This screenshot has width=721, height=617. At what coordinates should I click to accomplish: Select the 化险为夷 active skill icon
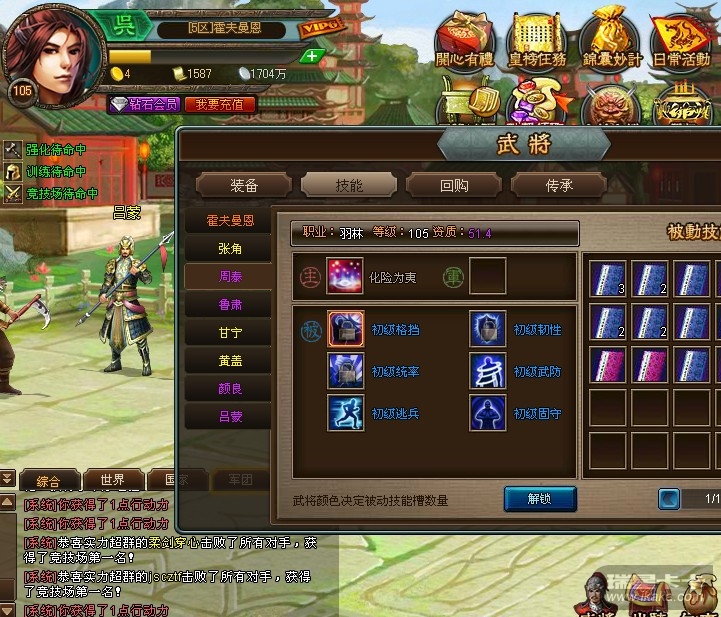tap(345, 277)
